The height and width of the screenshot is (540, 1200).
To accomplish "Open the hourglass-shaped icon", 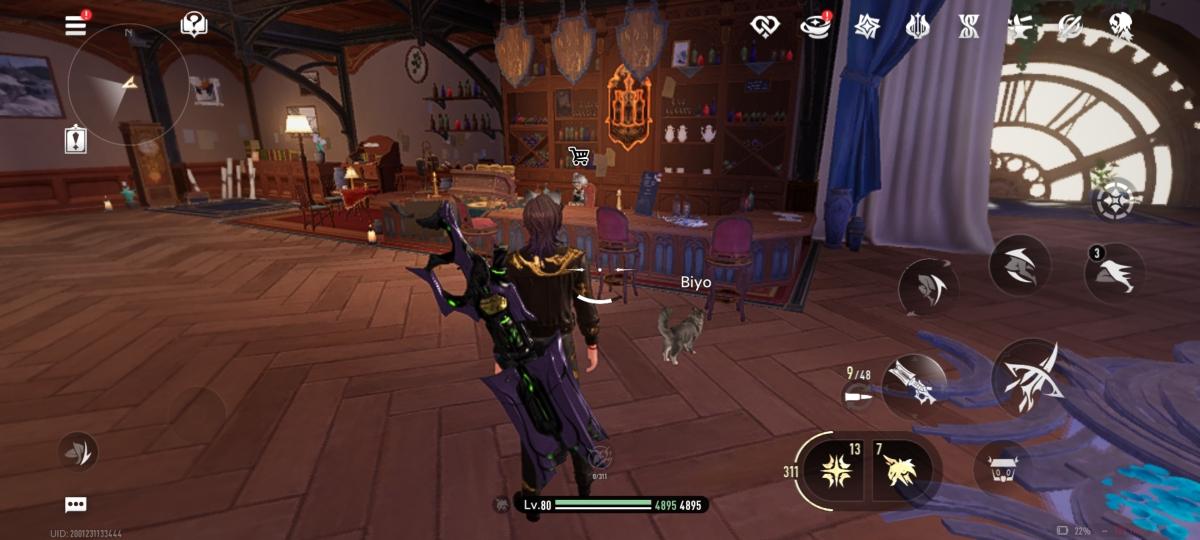I will tap(968, 27).
